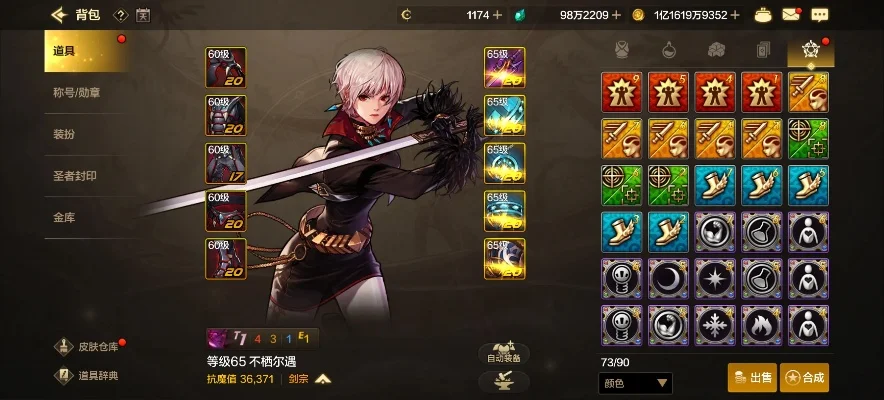The height and width of the screenshot is (400, 884).
Task: Open the coin purse icon
Action: [x=763, y=15]
